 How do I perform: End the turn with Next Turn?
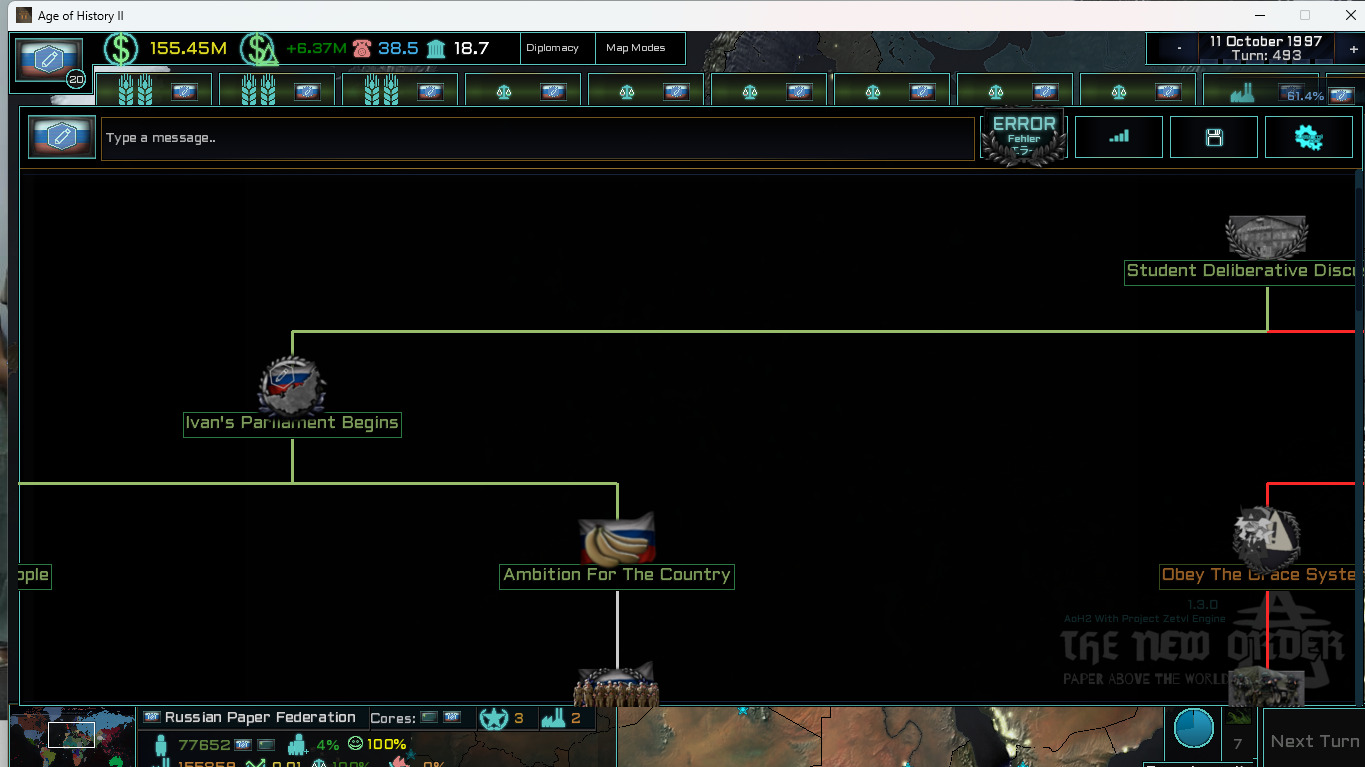click(1313, 741)
